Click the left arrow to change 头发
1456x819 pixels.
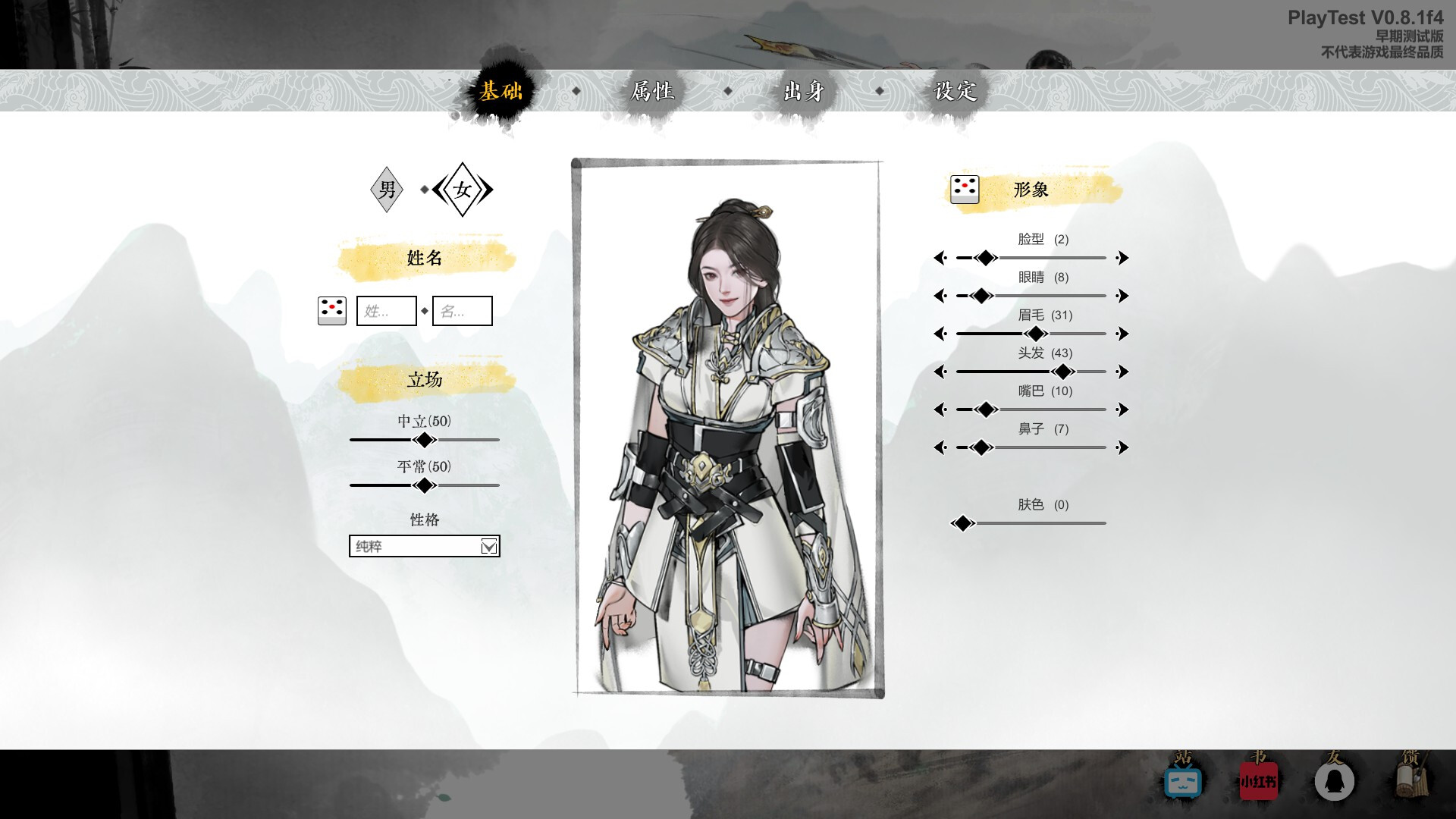point(940,372)
